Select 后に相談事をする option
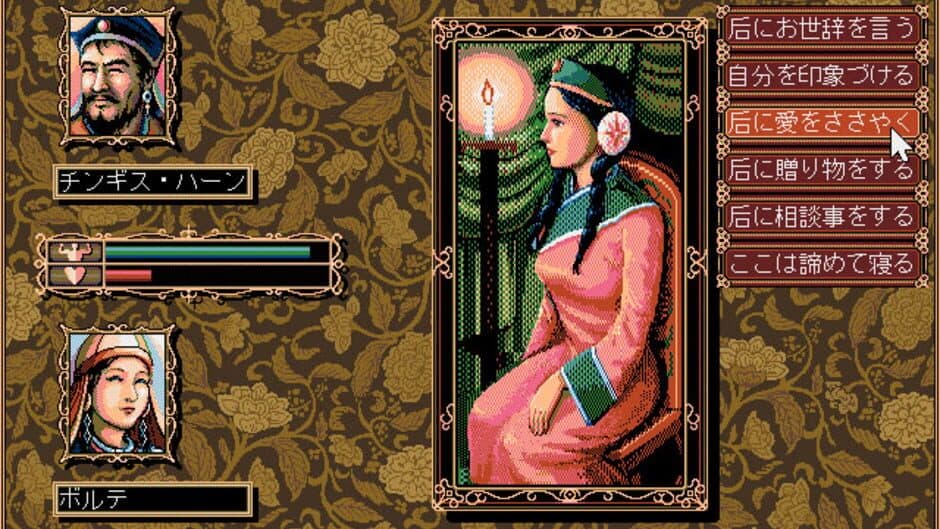 (820, 215)
